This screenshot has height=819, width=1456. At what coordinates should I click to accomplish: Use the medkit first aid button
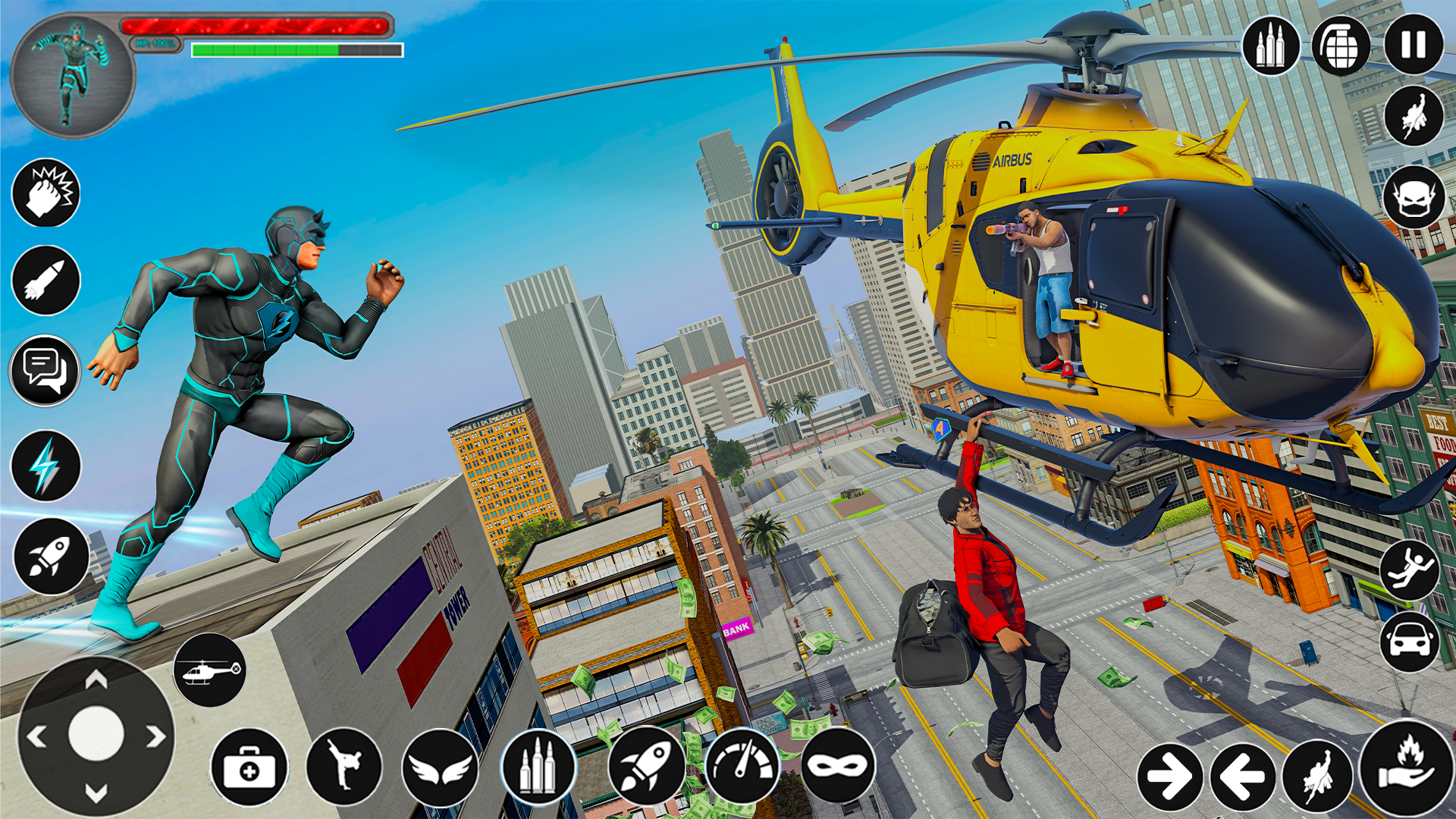pos(249,767)
